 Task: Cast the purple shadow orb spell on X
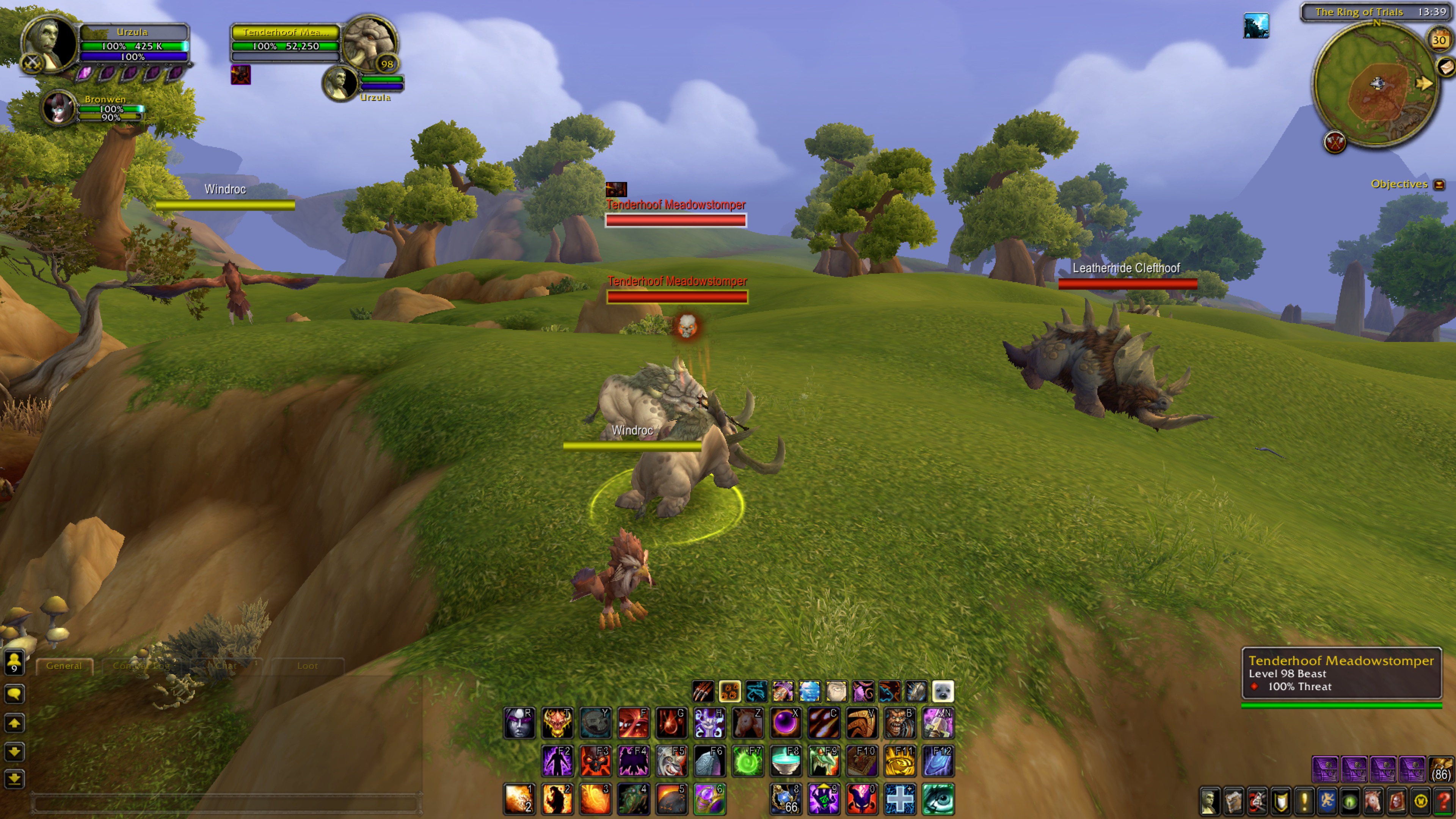786,723
